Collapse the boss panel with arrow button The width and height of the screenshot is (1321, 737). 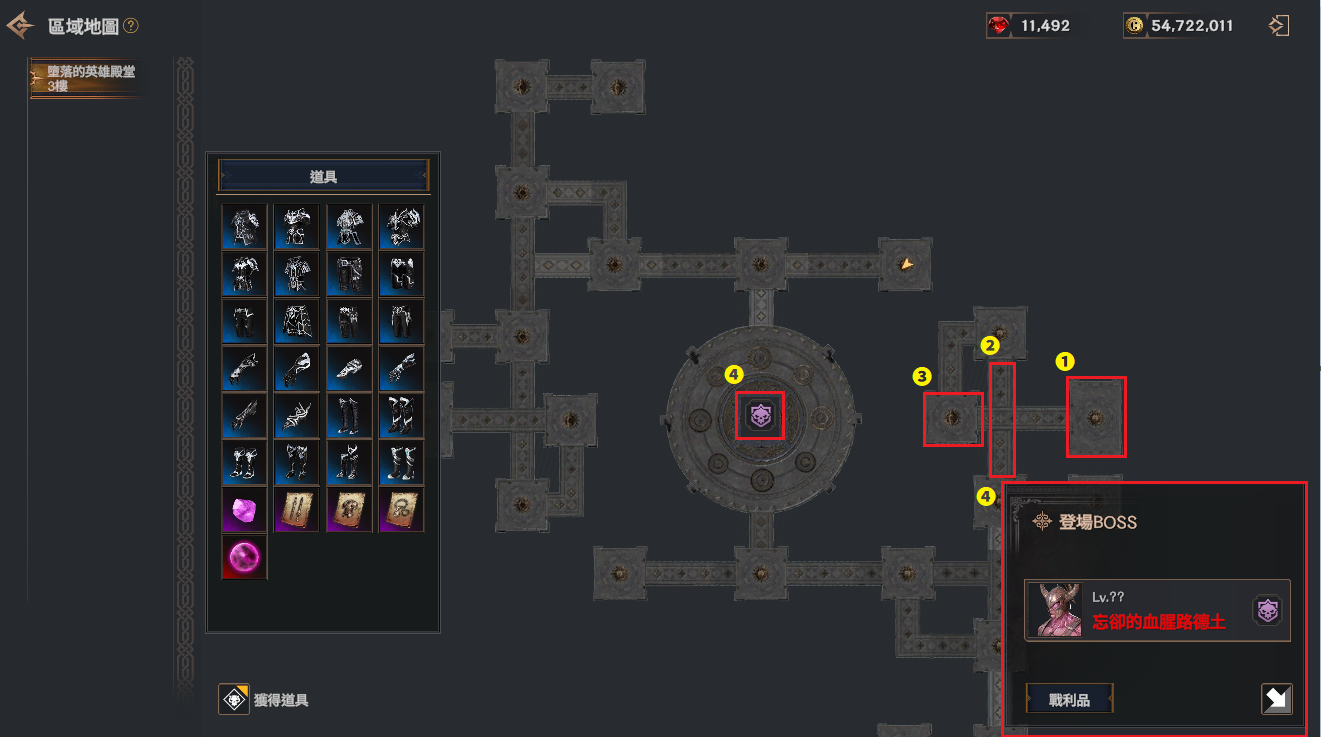1276,699
